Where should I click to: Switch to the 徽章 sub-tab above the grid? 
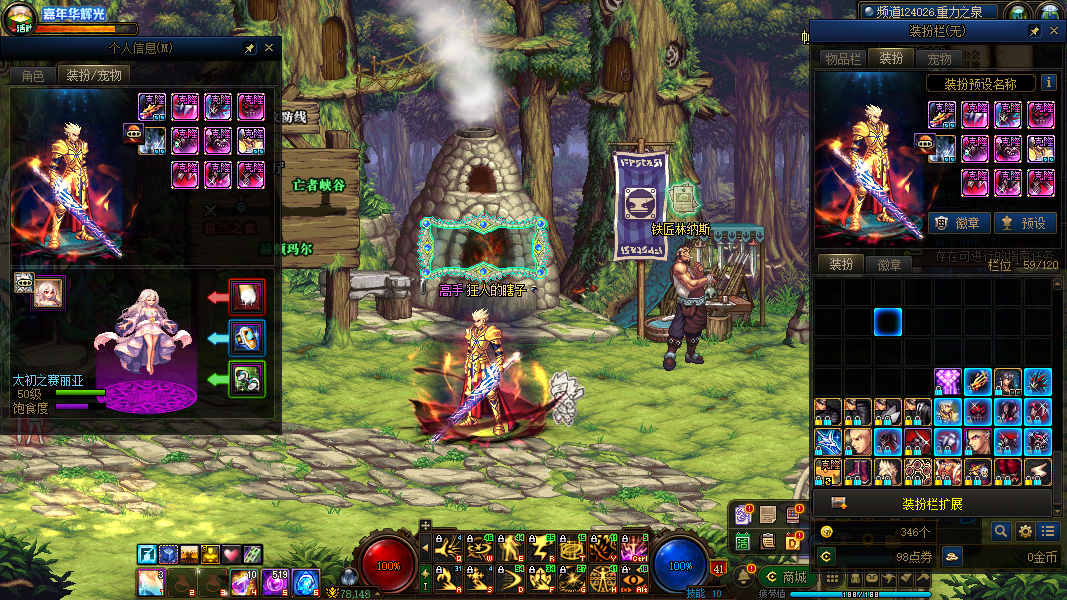click(x=889, y=265)
